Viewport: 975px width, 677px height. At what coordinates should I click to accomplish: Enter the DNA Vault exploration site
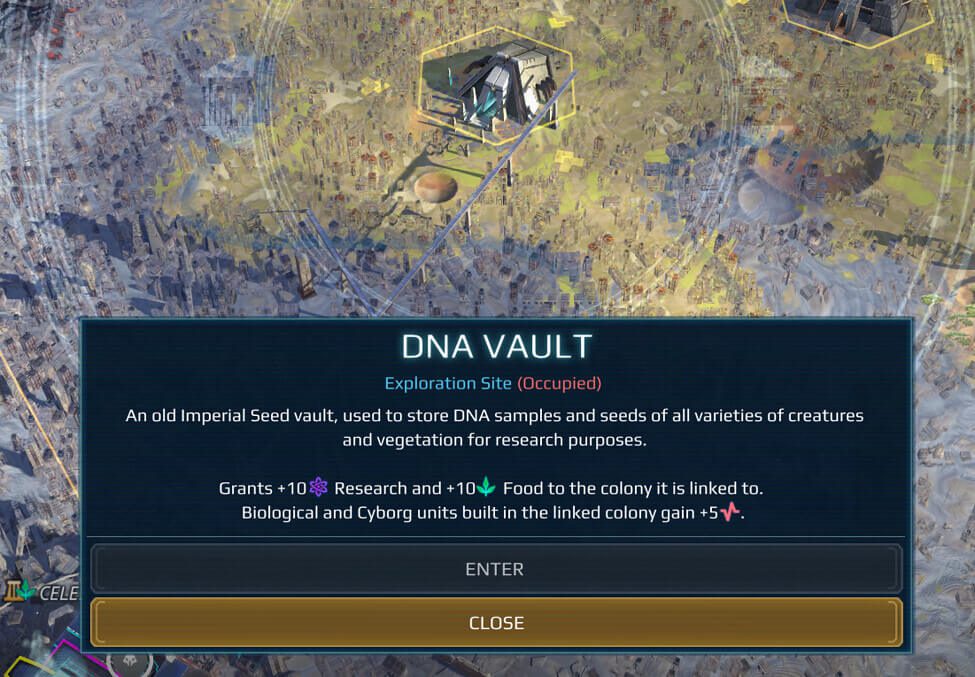[495, 569]
